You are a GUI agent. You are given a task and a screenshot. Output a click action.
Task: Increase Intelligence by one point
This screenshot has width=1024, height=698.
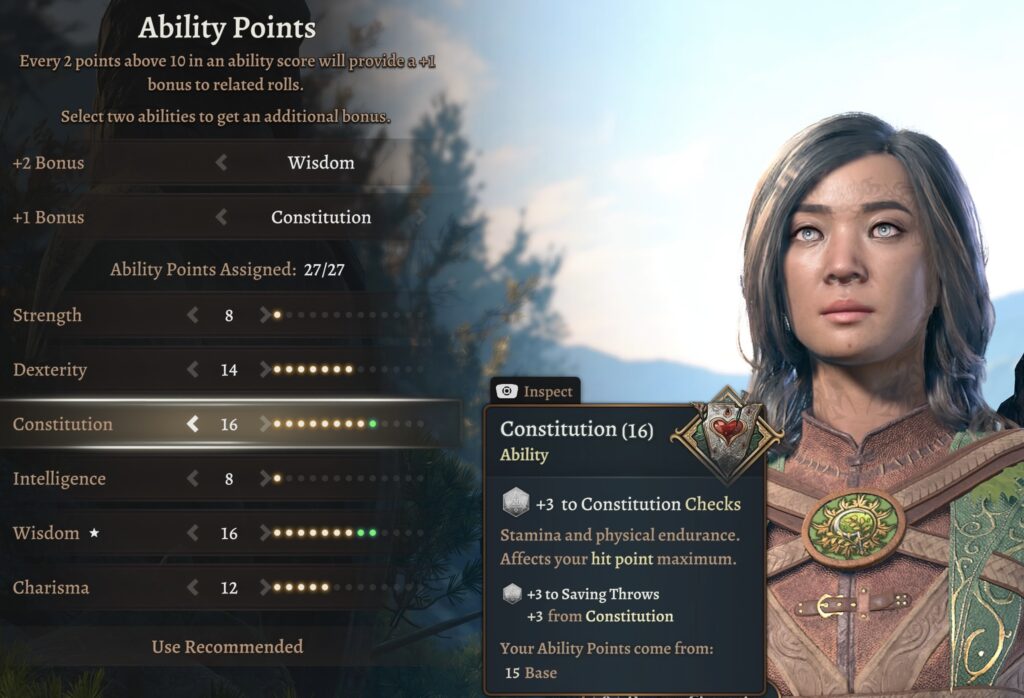coord(264,479)
